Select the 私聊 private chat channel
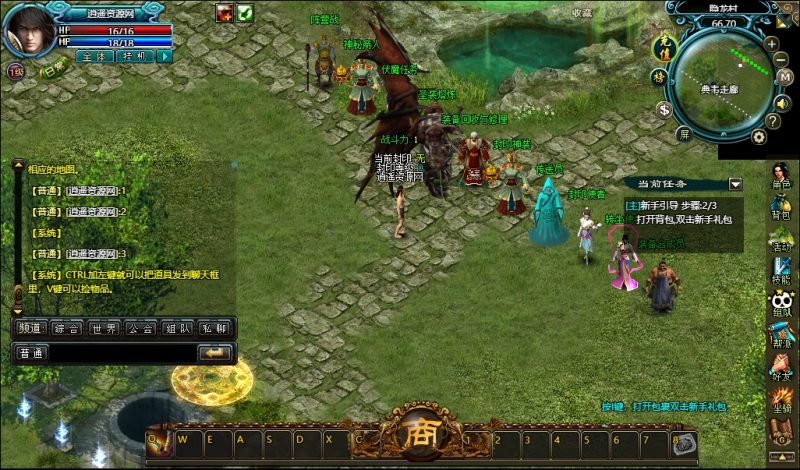Image resolution: width=800 pixels, height=470 pixels. pyautogui.click(x=212, y=328)
